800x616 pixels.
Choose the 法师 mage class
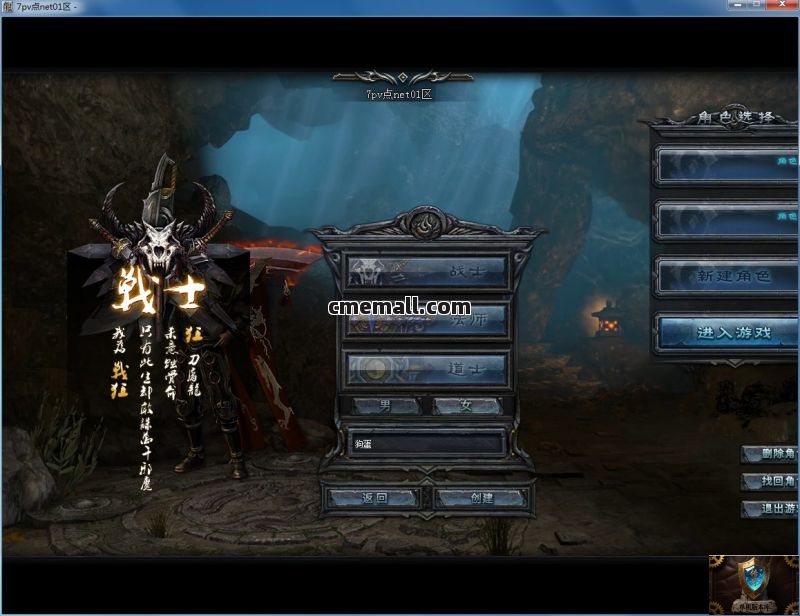pos(427,320)
